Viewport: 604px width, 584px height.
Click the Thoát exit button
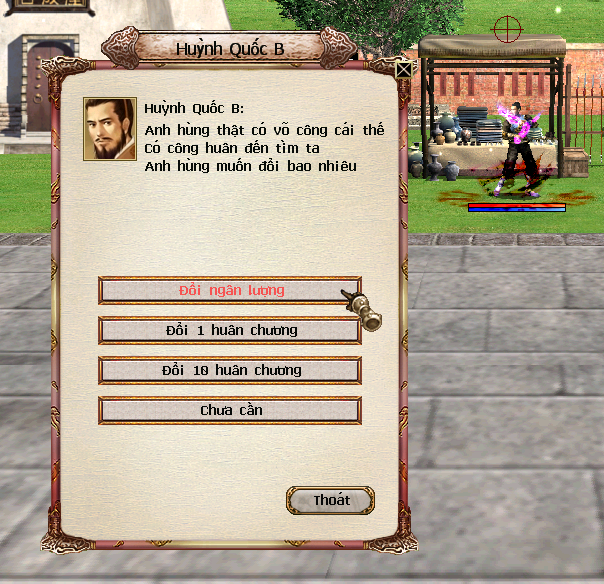[331, 500]
